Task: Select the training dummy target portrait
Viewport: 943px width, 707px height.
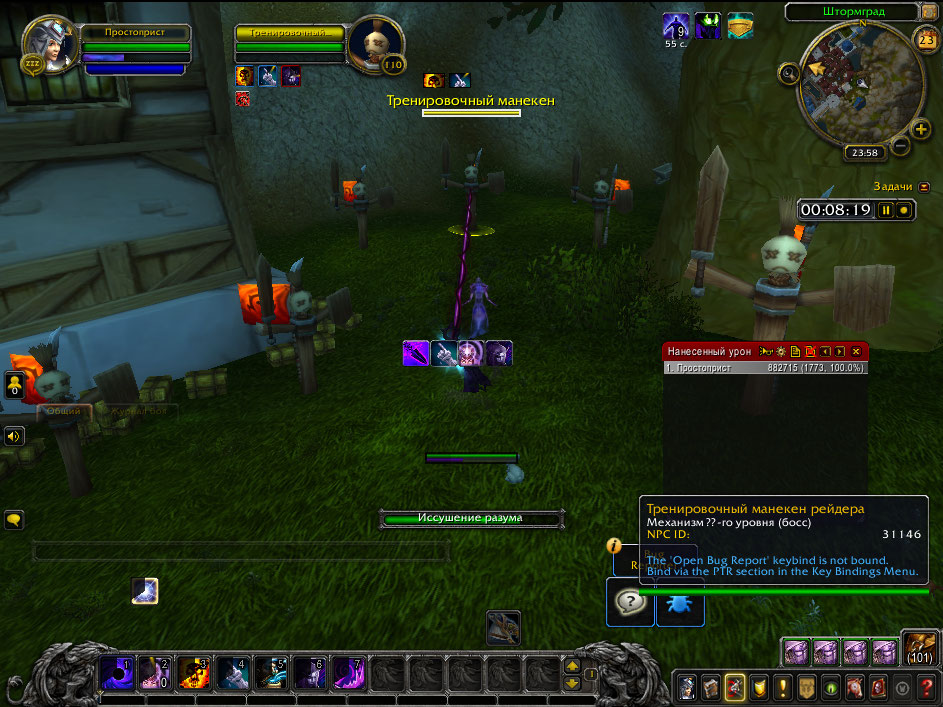Action: (x=377, y=44)
